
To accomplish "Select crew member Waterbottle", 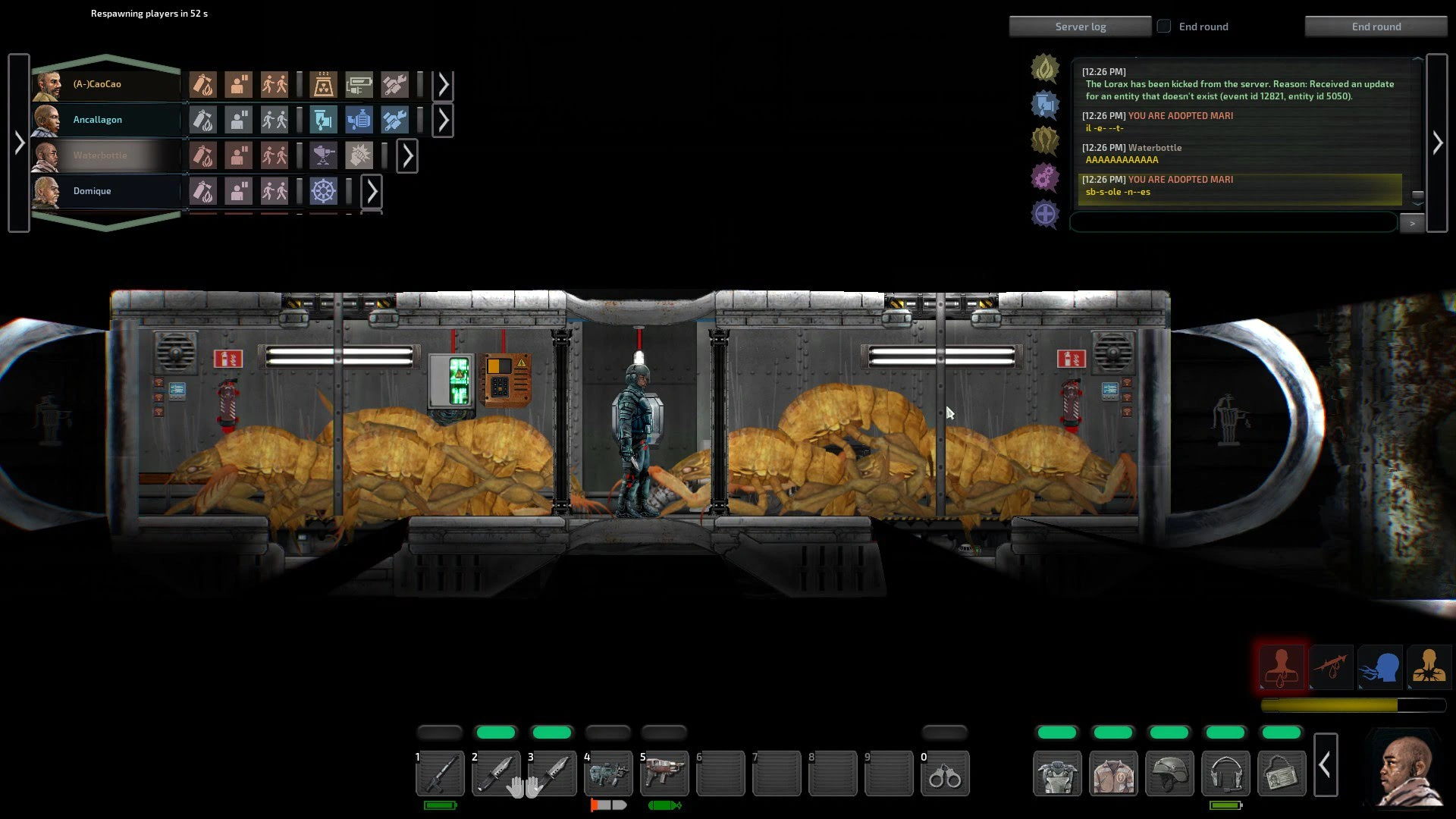I will (99, 155).
